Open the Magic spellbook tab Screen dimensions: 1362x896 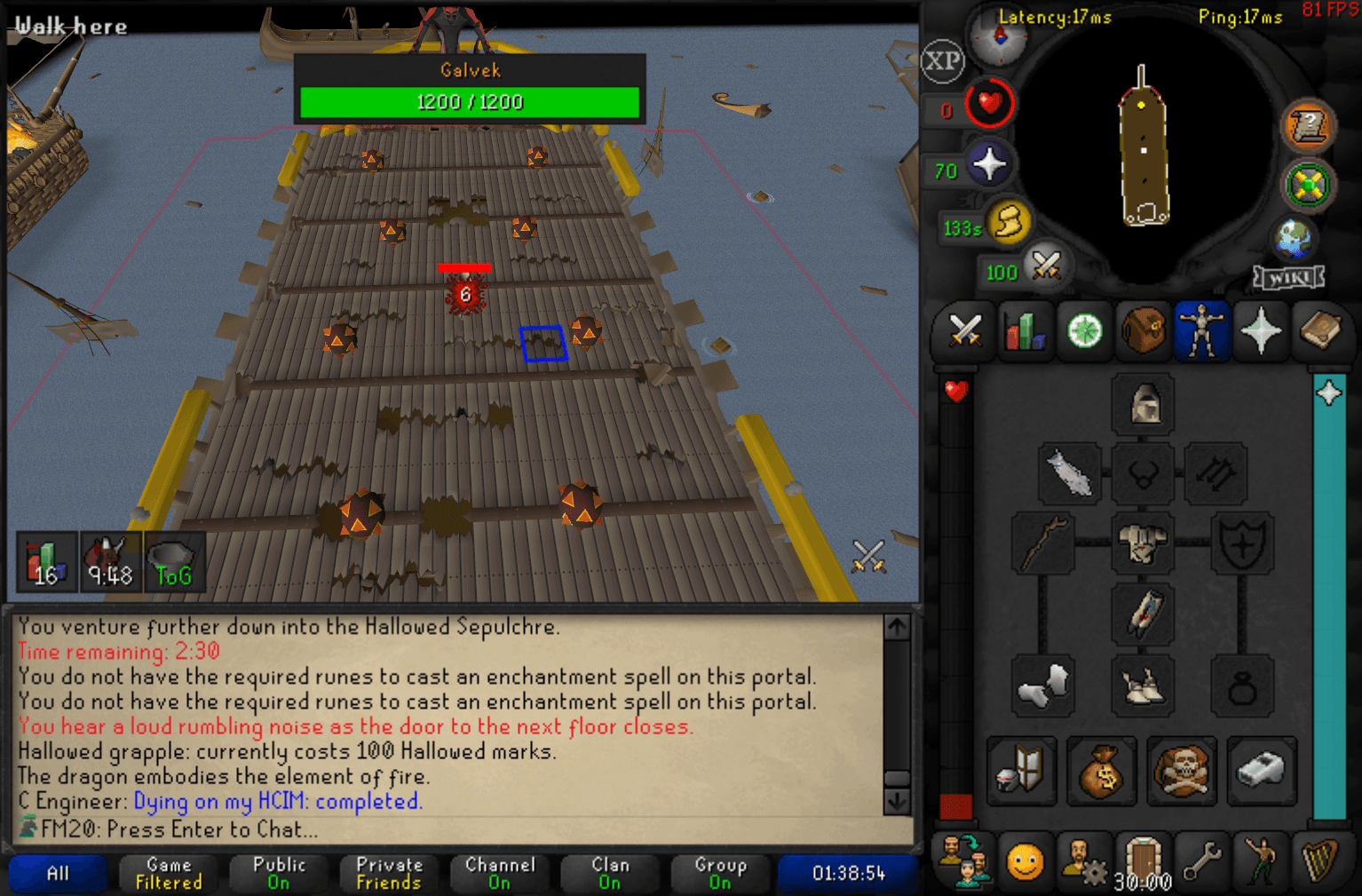pyautogui.click(x=1323, y=331)
